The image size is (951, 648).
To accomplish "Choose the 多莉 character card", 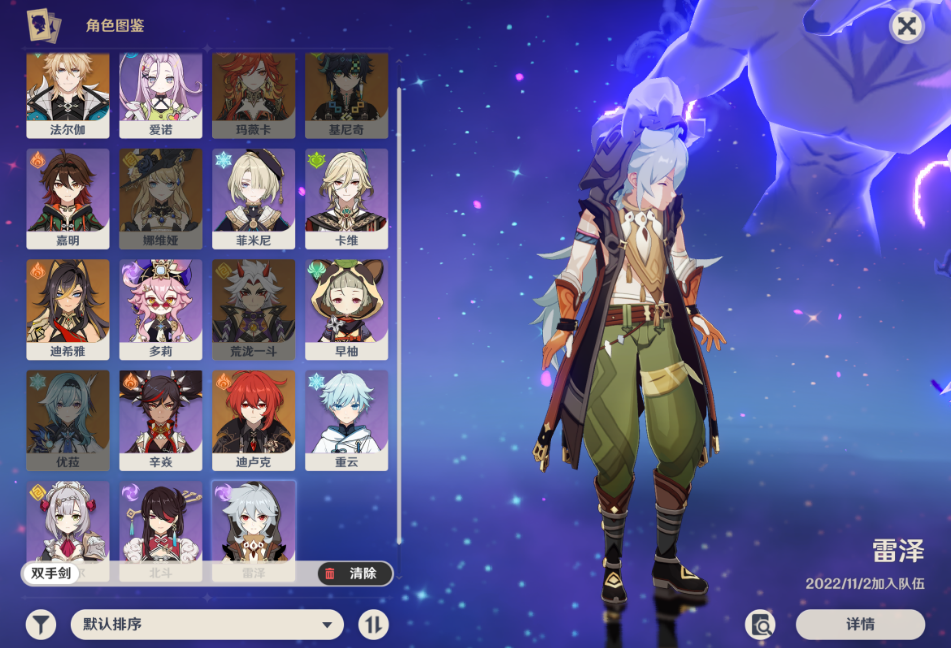I will [x=161, y=309].
